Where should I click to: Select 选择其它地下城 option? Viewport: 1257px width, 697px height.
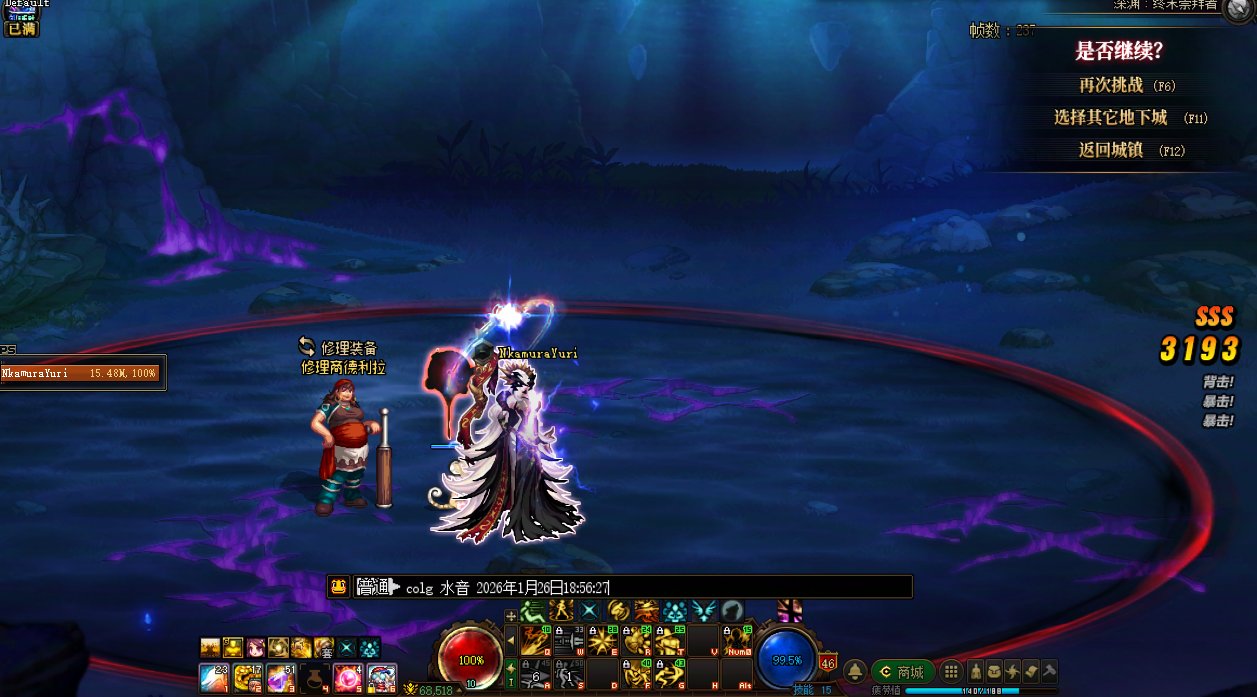click(x=1110, y=118)
